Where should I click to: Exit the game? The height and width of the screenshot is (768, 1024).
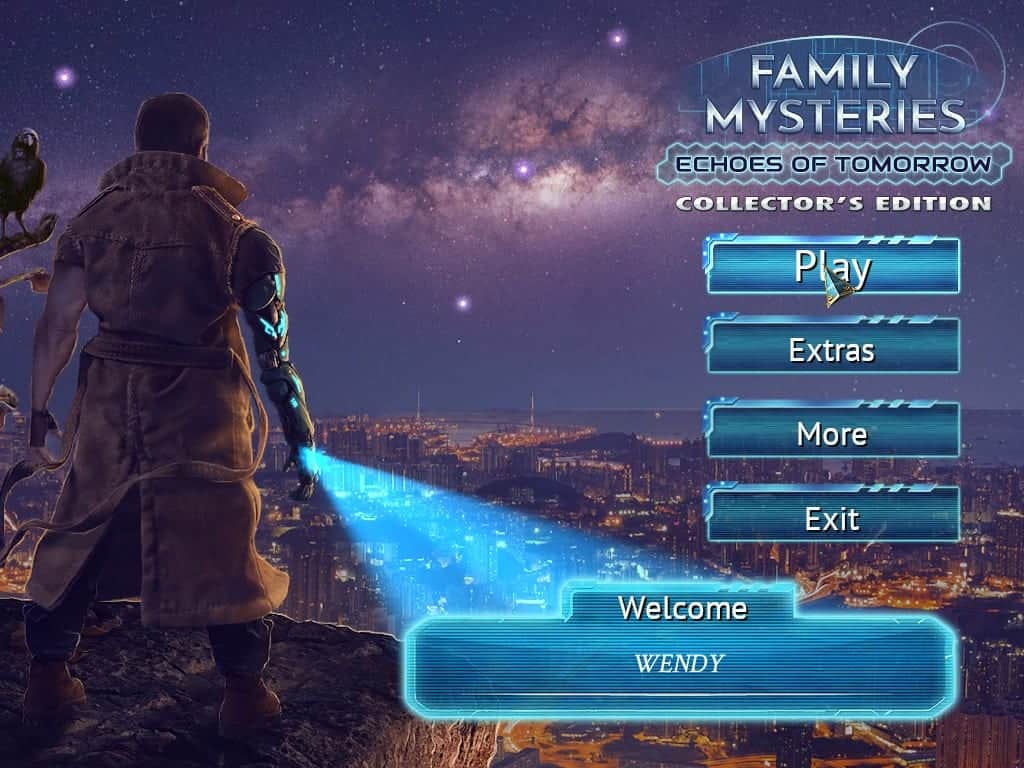pos(832,518)
